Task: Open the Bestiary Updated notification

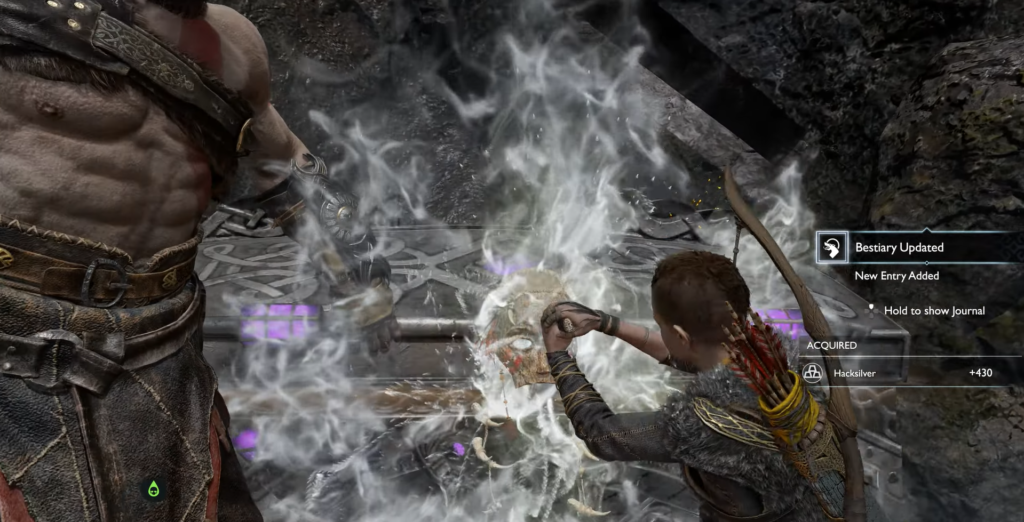Action: [899, 247]
